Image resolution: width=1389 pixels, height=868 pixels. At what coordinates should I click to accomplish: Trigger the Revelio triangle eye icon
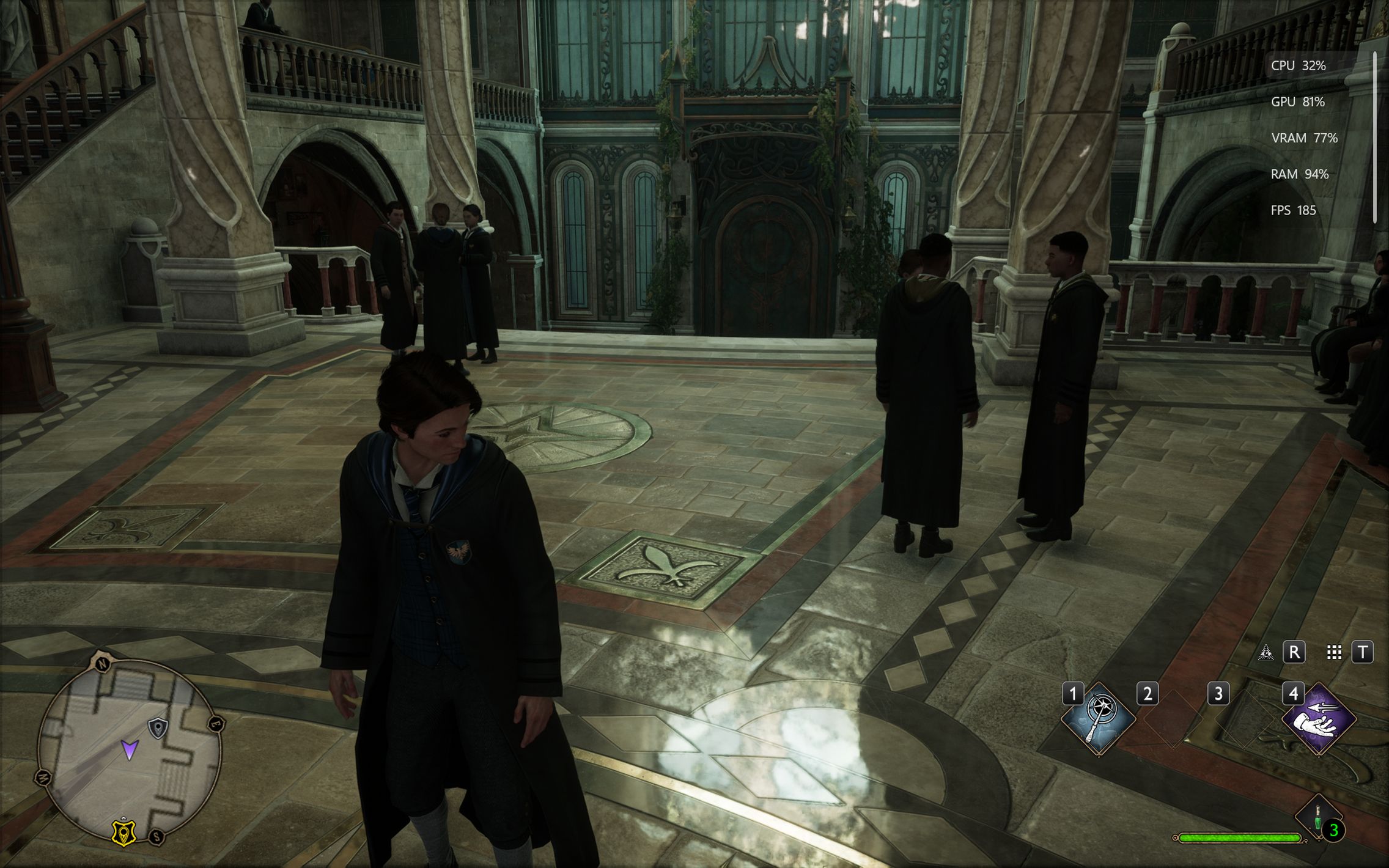(x=1265, y=652)
